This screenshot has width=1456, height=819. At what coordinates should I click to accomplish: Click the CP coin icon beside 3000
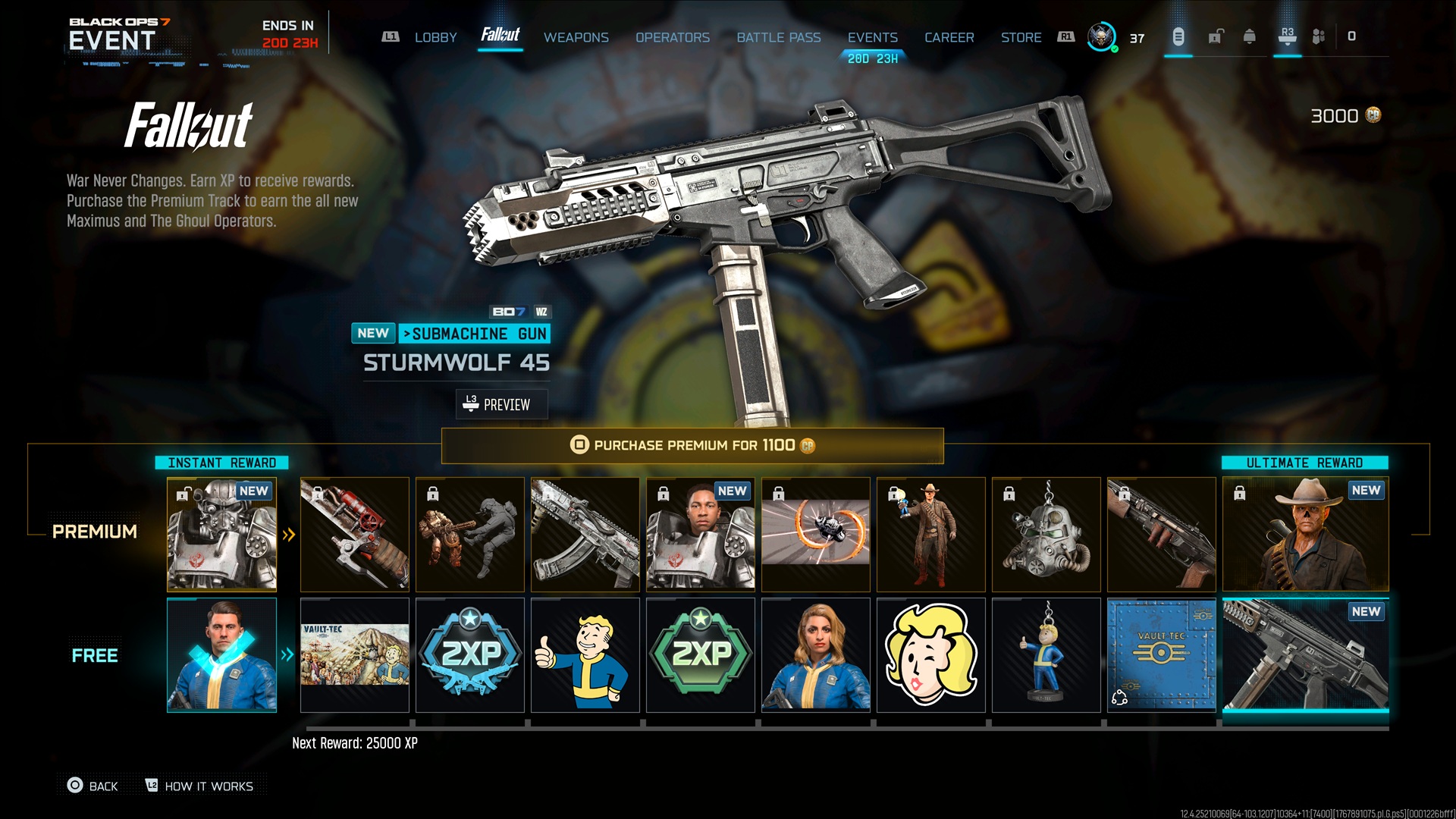(1373, 117)
